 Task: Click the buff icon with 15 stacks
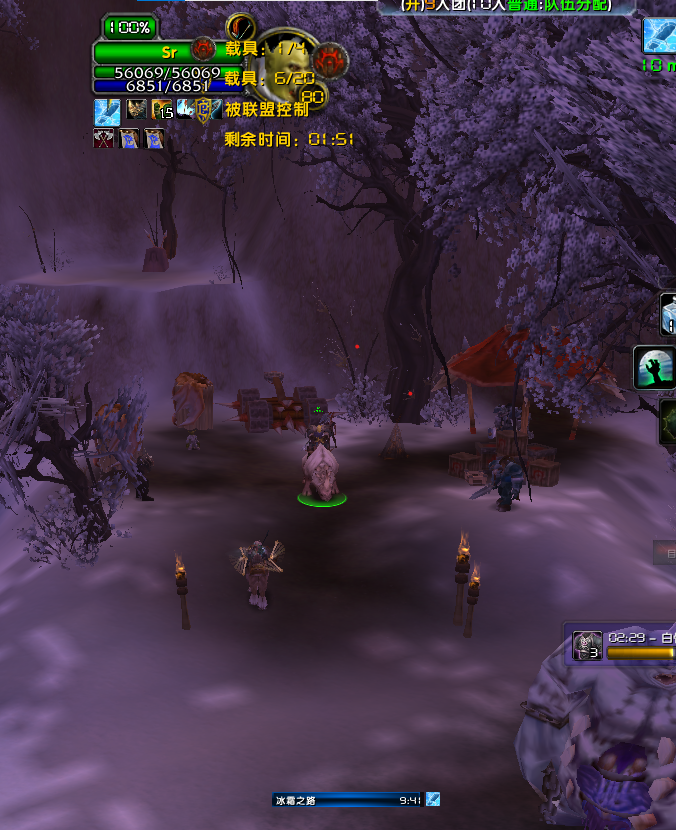161,109
